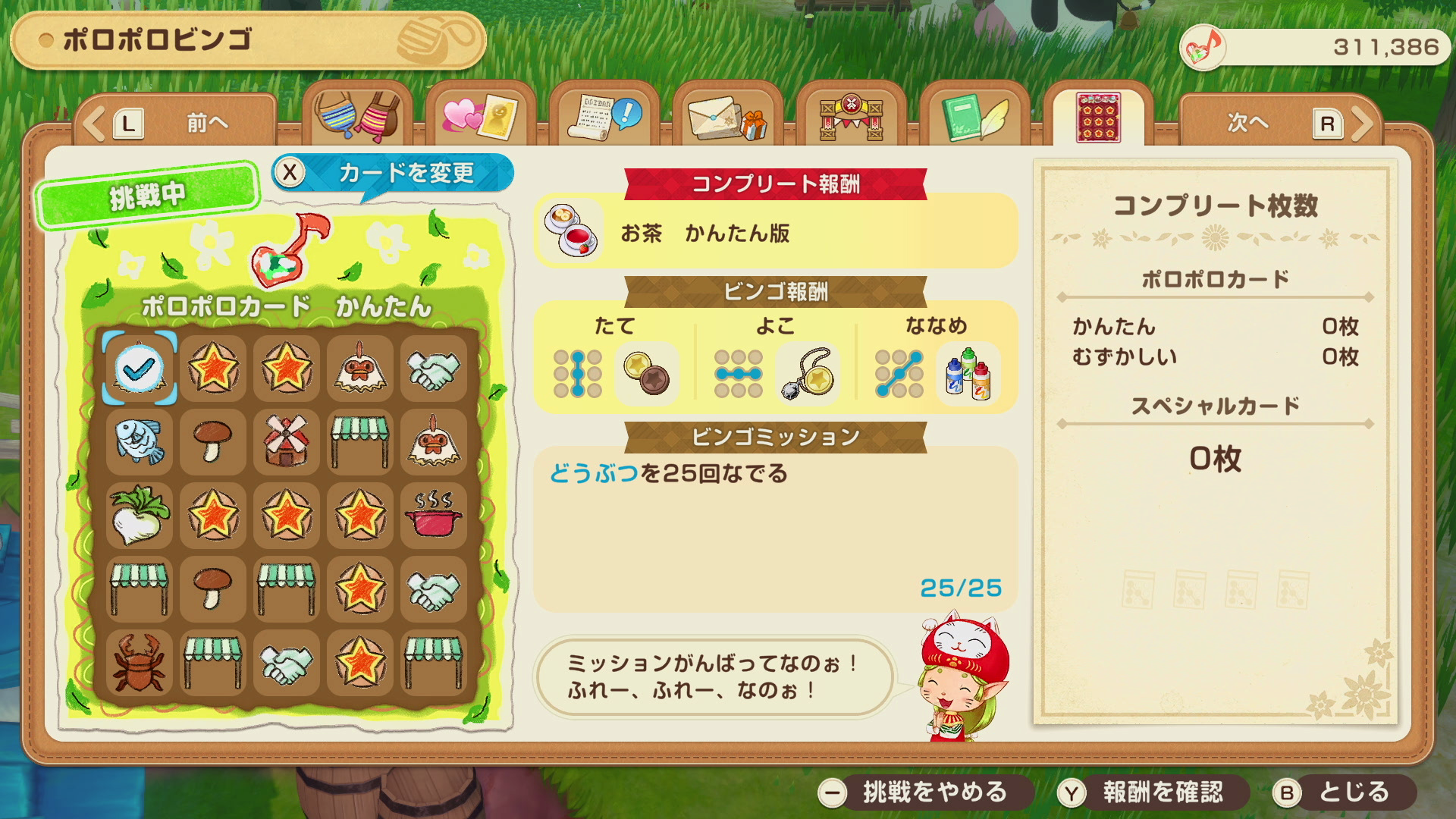Go to the next tab with 次へ

pyautogui.click(x=1282, y=123)
